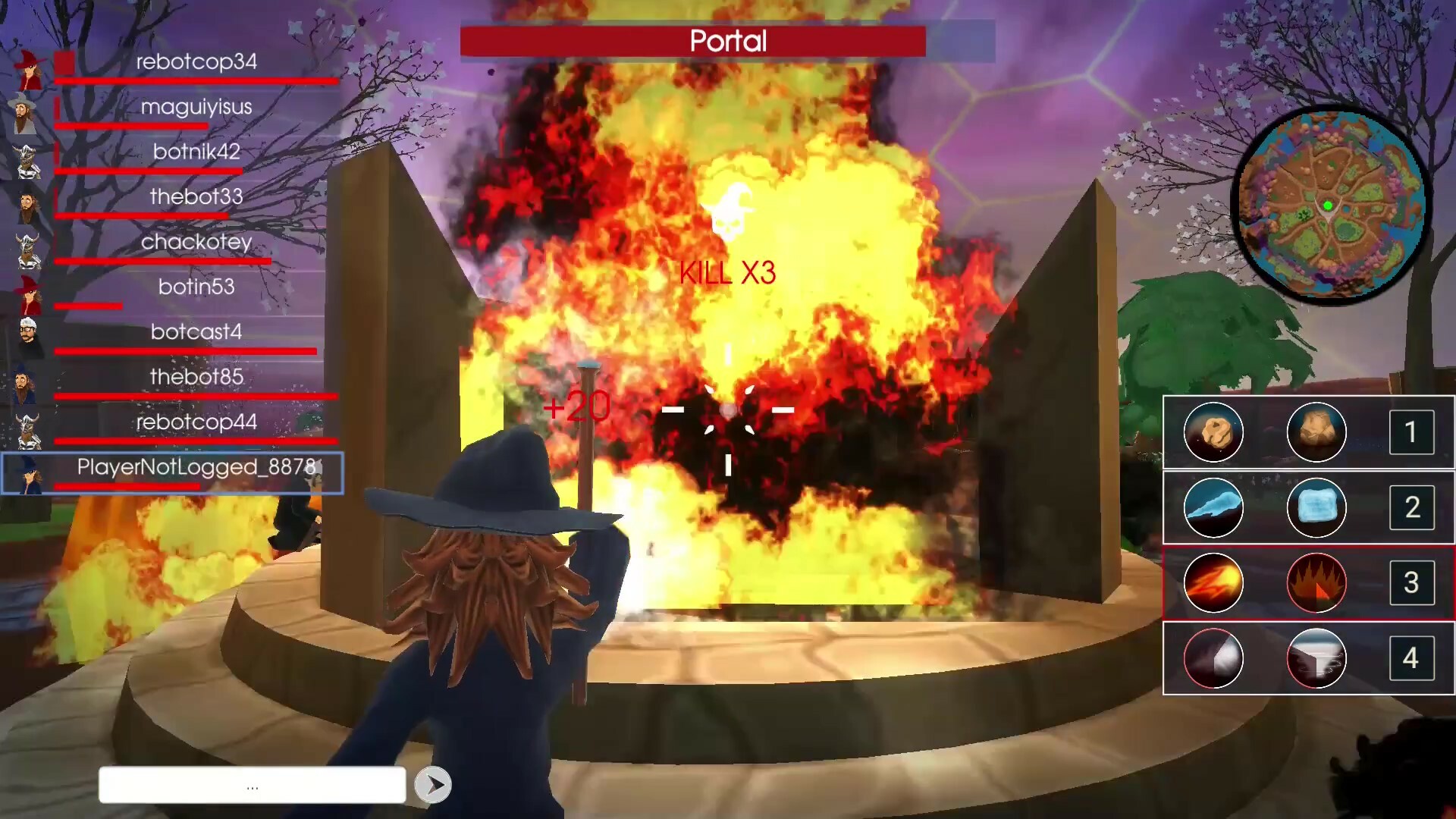This screenshot has width=1456, height=819.
Task: Select the smoke spell icon in slot 4
Action: [x=1213, y=658]
